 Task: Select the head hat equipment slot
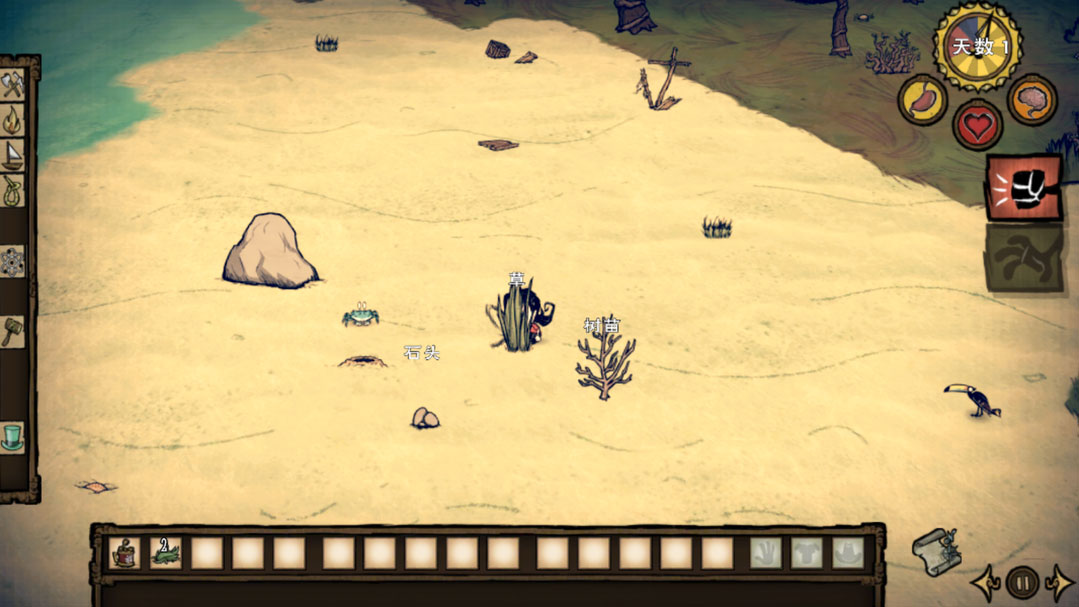click(x=848, y=552)
